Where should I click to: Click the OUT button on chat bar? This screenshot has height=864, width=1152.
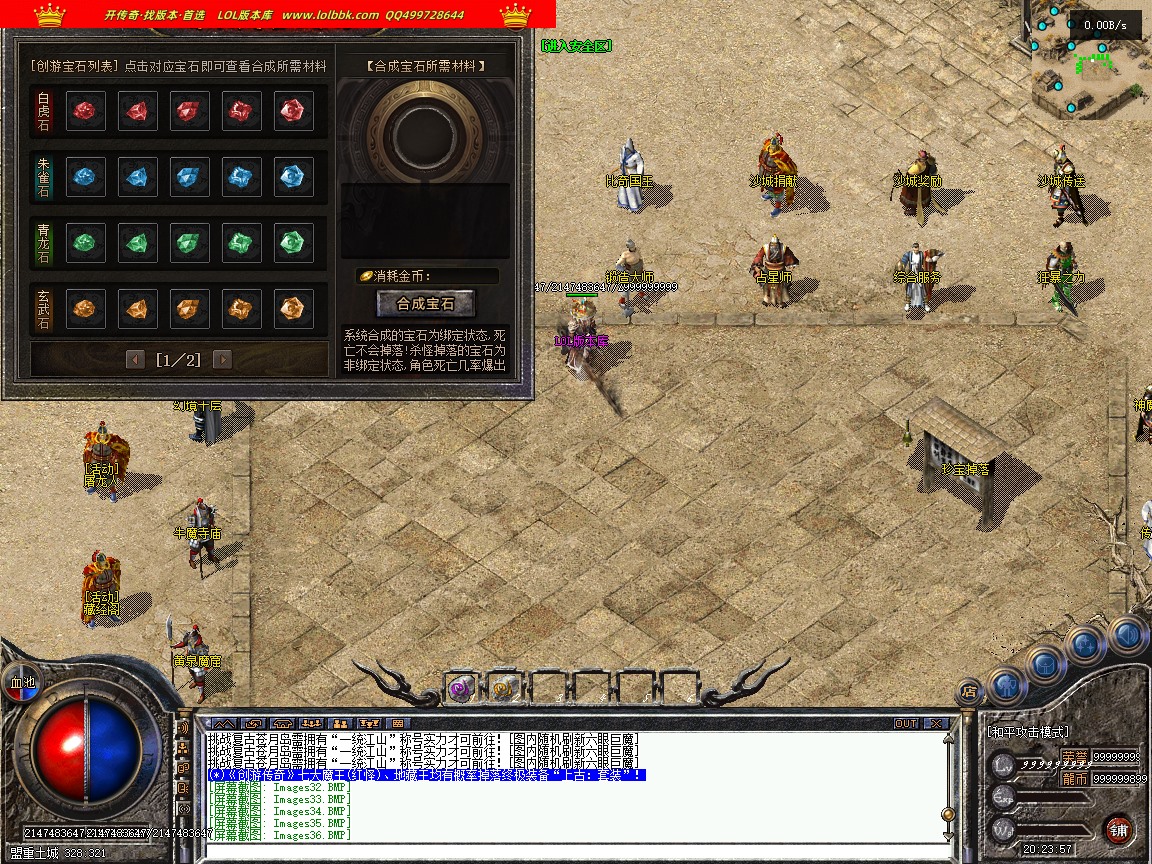point(906,723)
